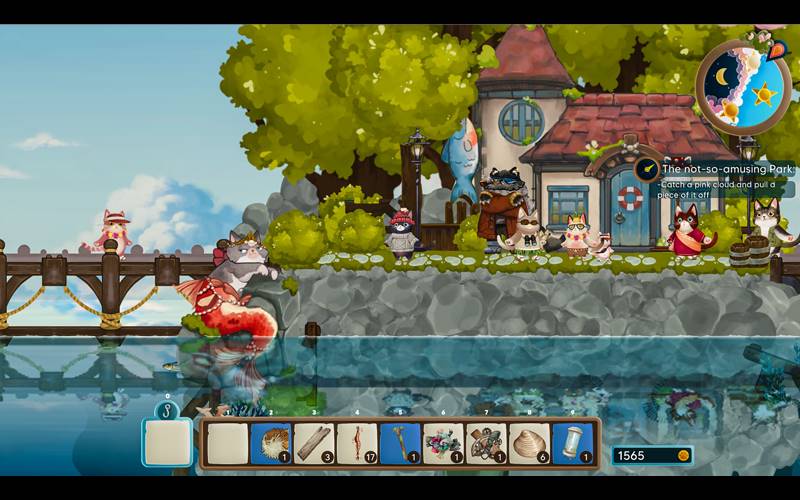Click the quest compass icon
The width and height of the screenshot is (800, 500).
(x=646, y=169)
